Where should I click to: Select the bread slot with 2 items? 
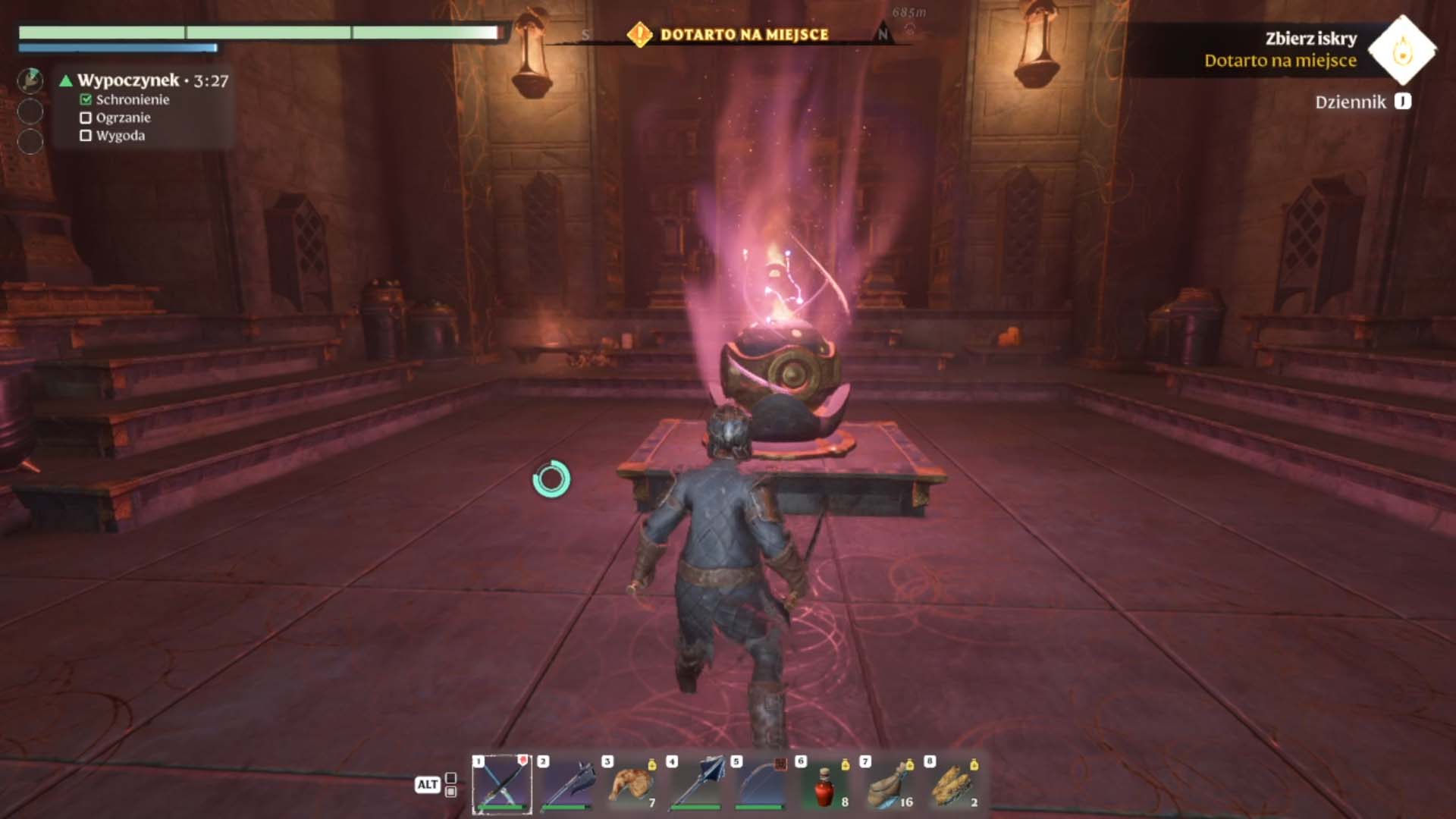(x=954, y=784)
